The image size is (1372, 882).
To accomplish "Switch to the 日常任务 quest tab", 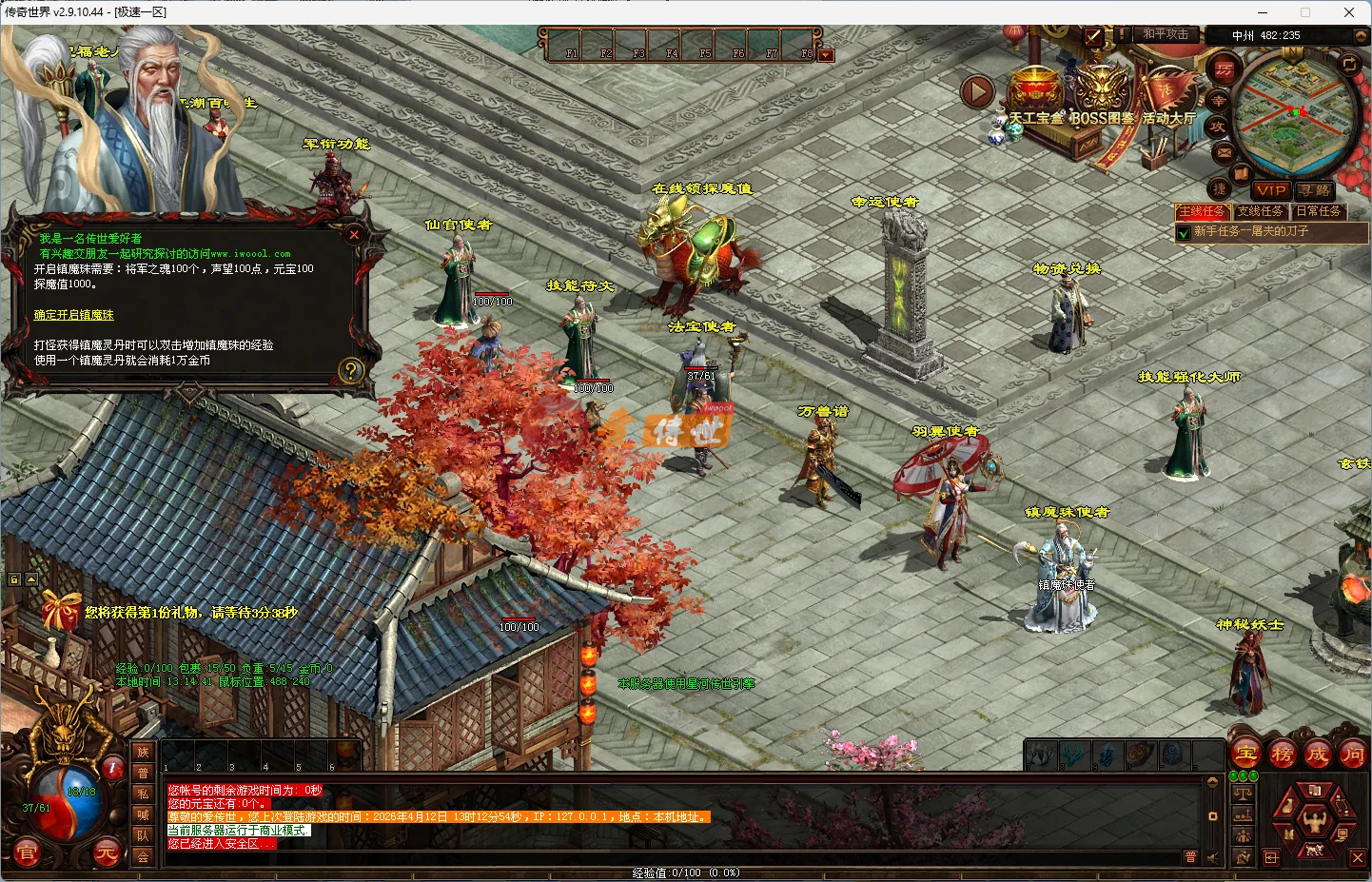I will 1320,210.
